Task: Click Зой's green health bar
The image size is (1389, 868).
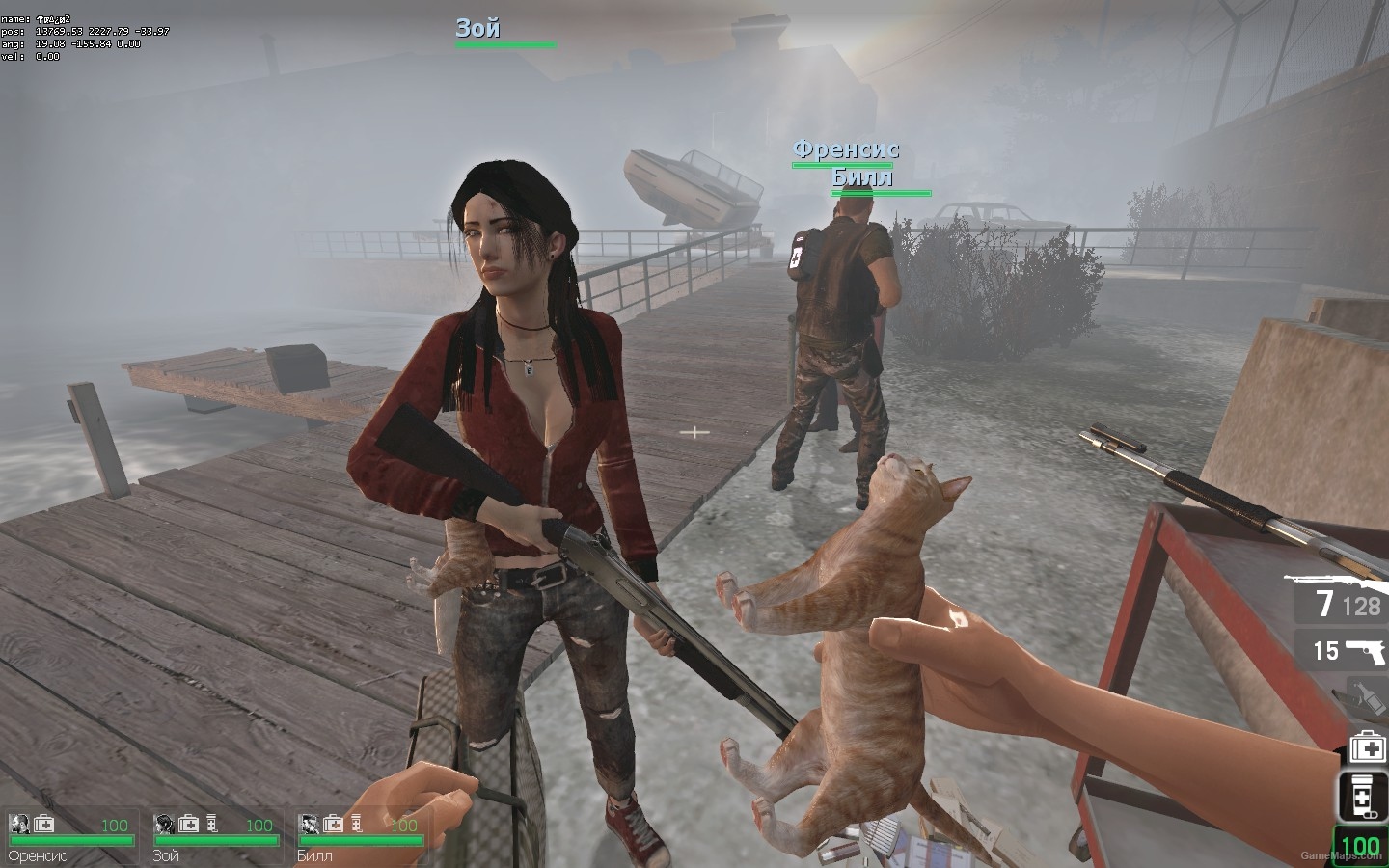Action: click(216, 840)
